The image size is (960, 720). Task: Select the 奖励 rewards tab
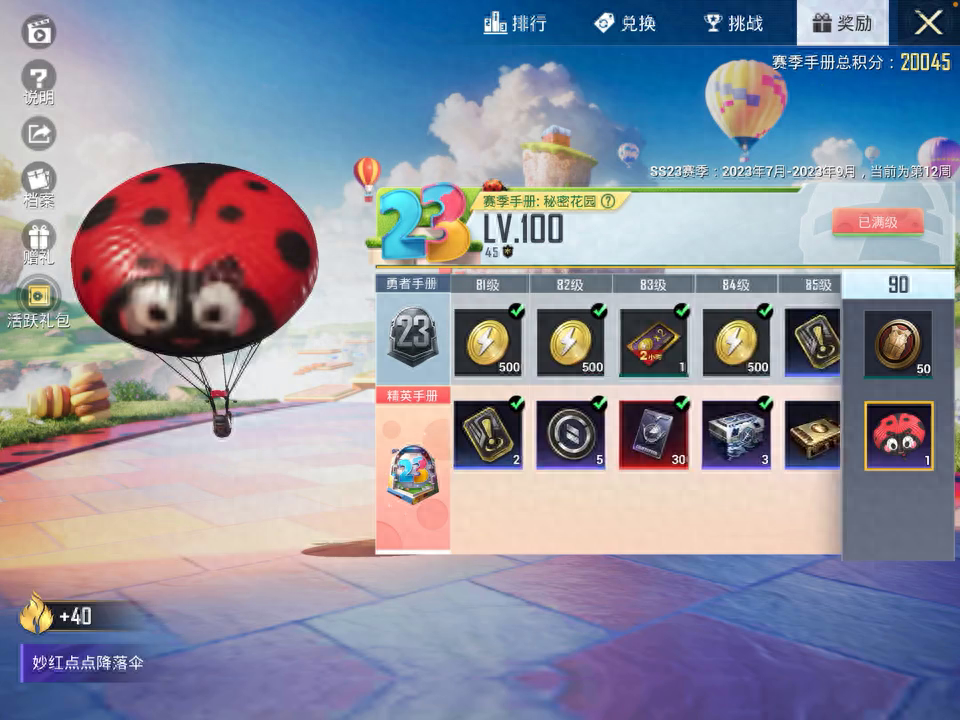click(842, 23)
